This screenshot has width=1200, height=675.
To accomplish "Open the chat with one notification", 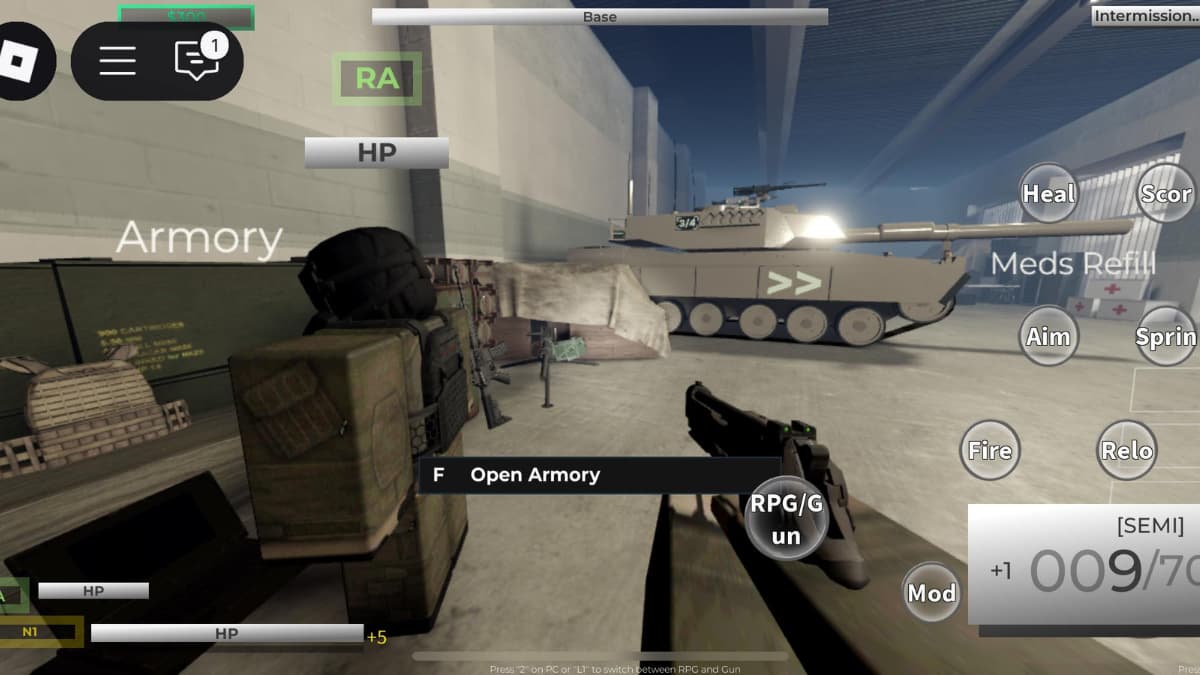I will [196, 60].
